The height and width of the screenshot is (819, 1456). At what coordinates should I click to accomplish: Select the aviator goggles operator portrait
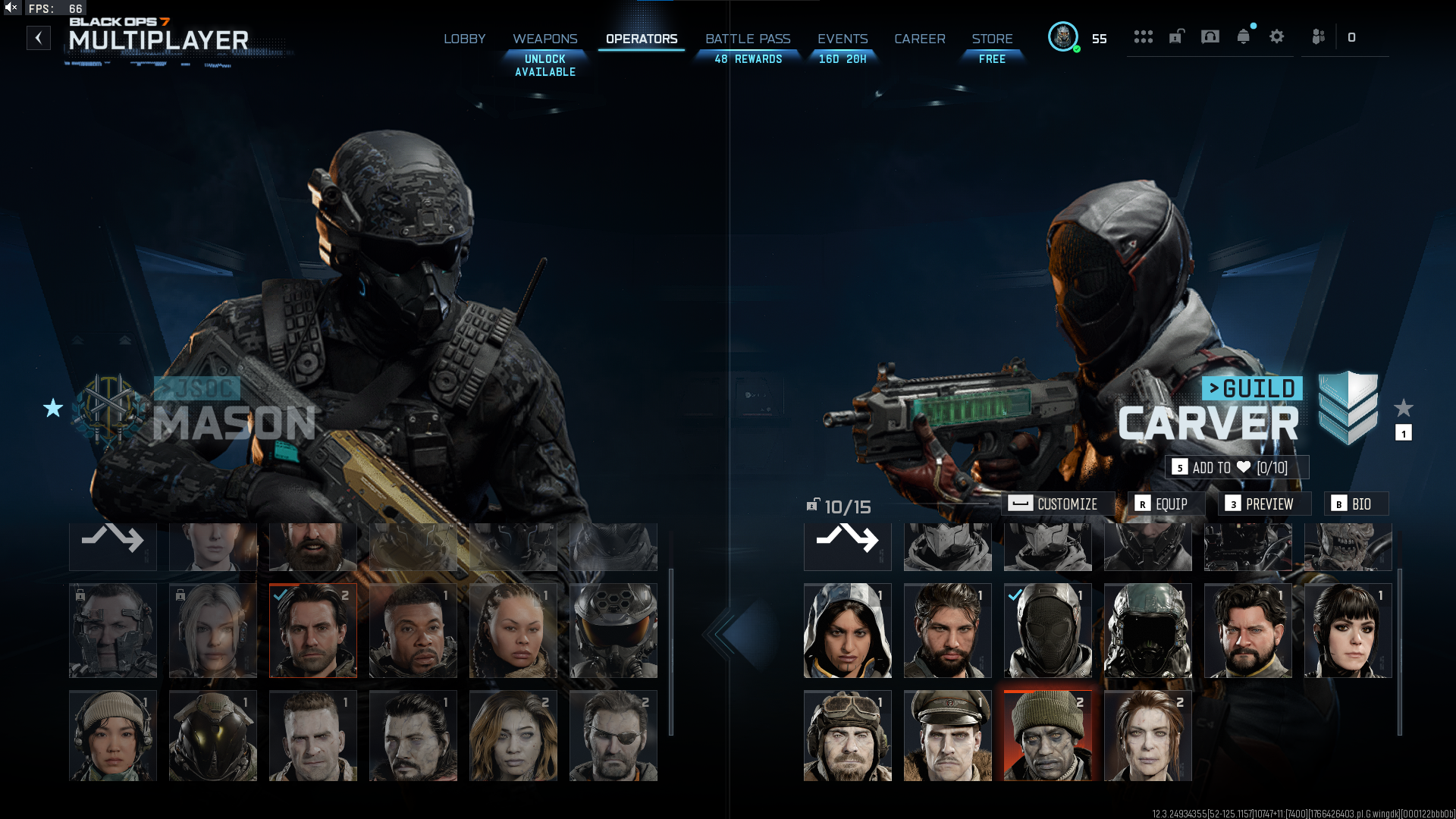point(847,736)
